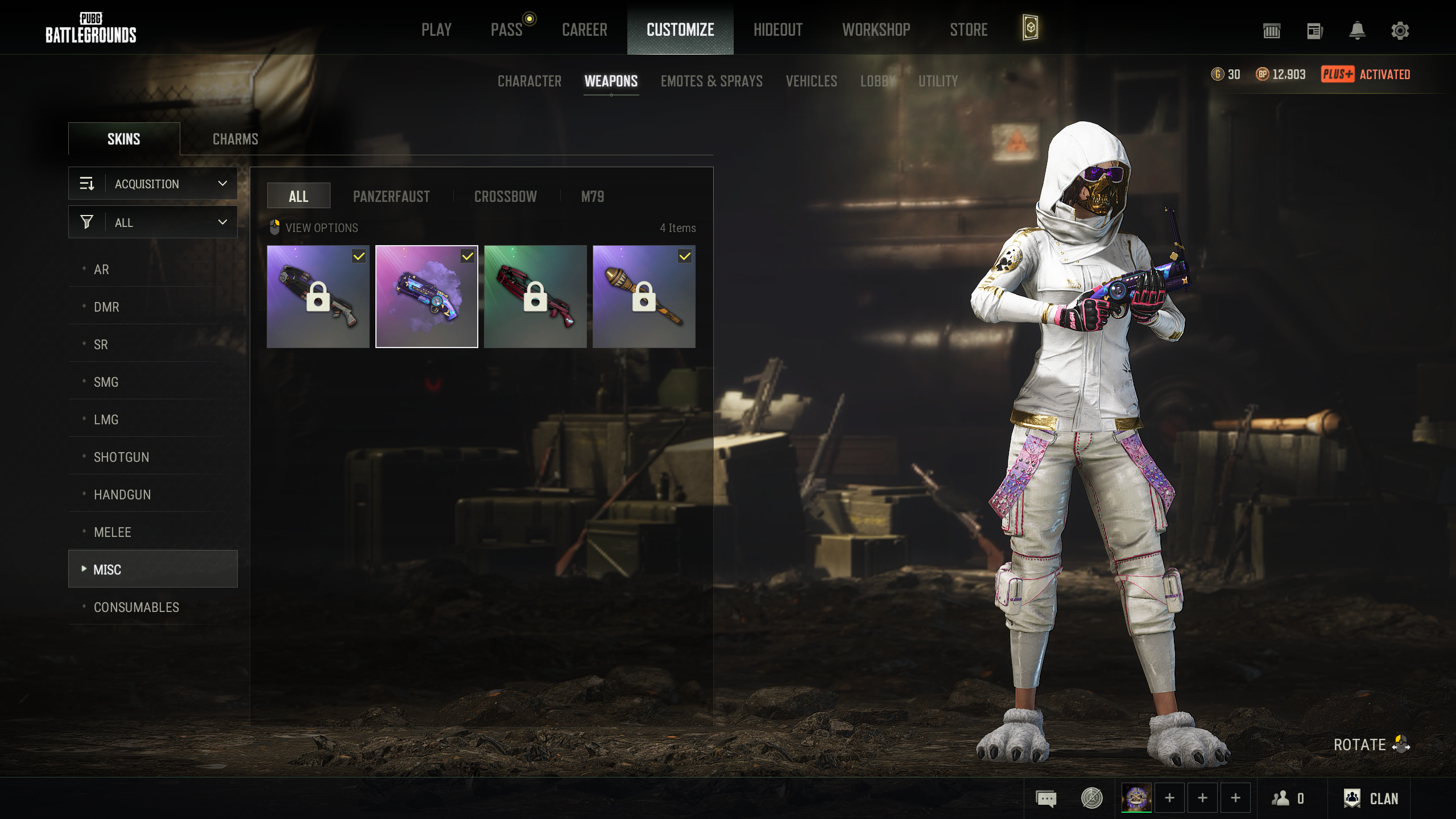Choose the Shotgun weapon category
The width and height of the screenshot is (1456, 819).
pos(121,457)
